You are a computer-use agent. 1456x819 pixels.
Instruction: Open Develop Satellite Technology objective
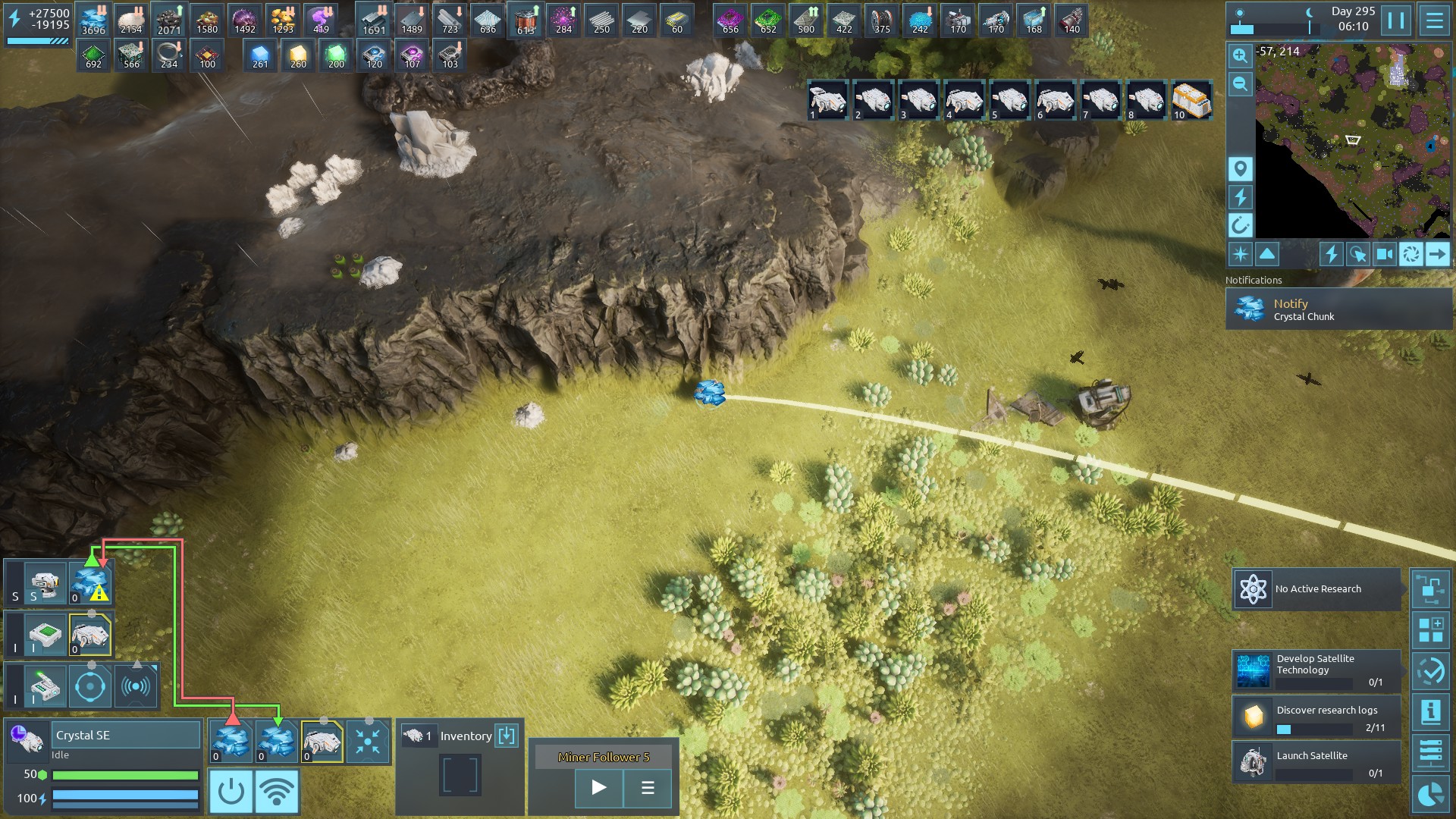click(1317, 670)
